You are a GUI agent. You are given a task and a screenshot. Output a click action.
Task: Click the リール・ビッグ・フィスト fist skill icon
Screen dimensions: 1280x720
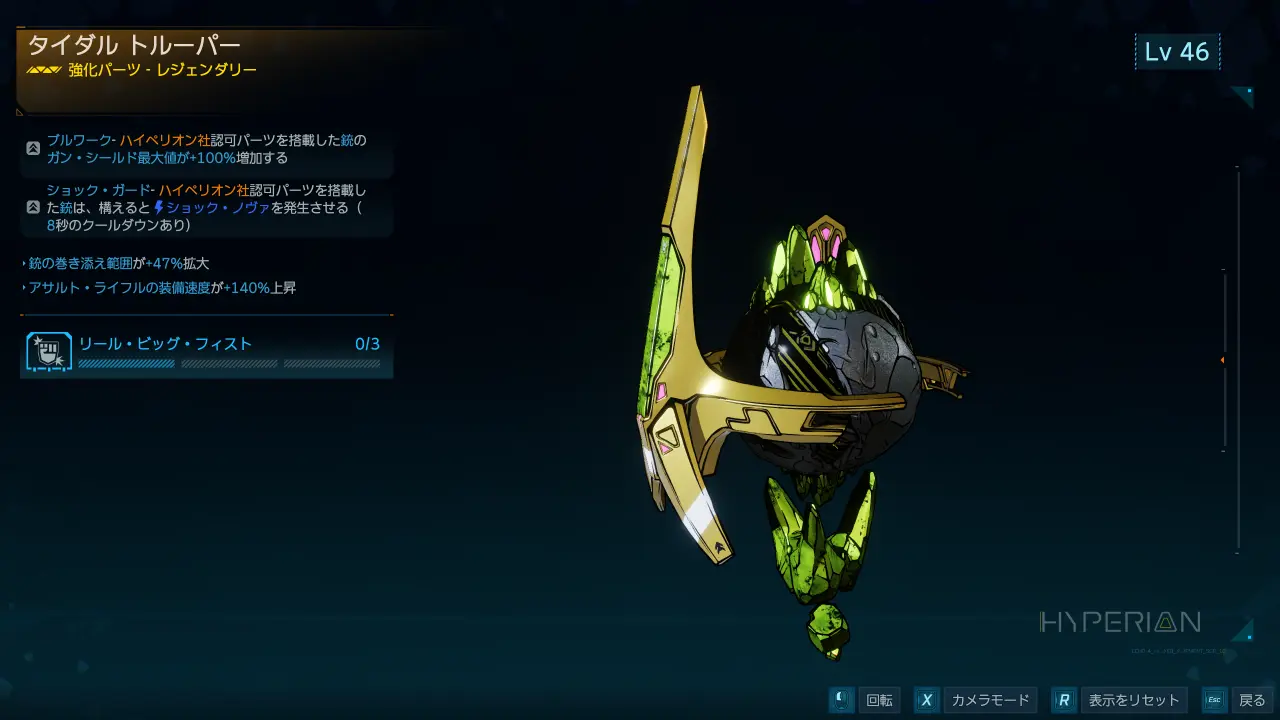[x=48, y=352]
